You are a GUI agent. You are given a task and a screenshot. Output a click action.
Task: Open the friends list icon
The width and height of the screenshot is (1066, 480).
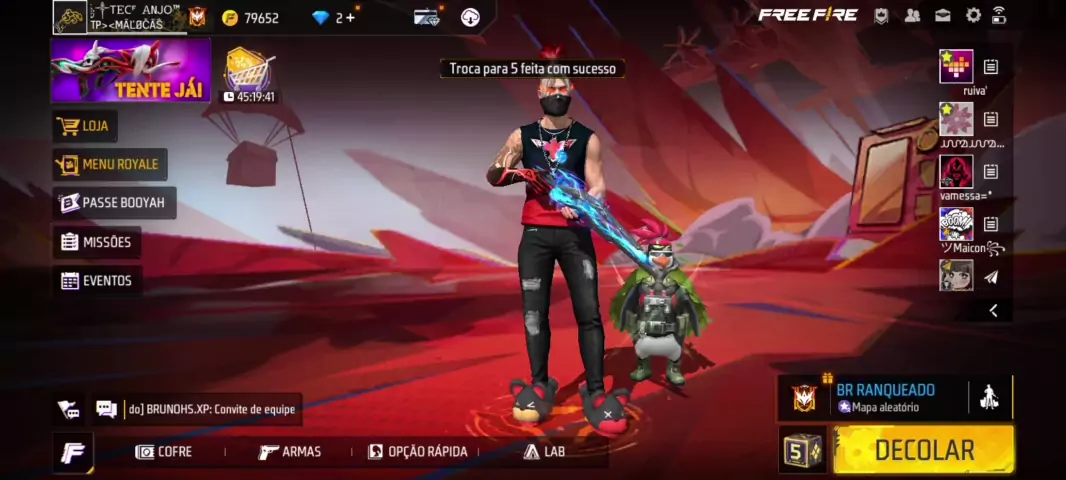pos(912,15)
